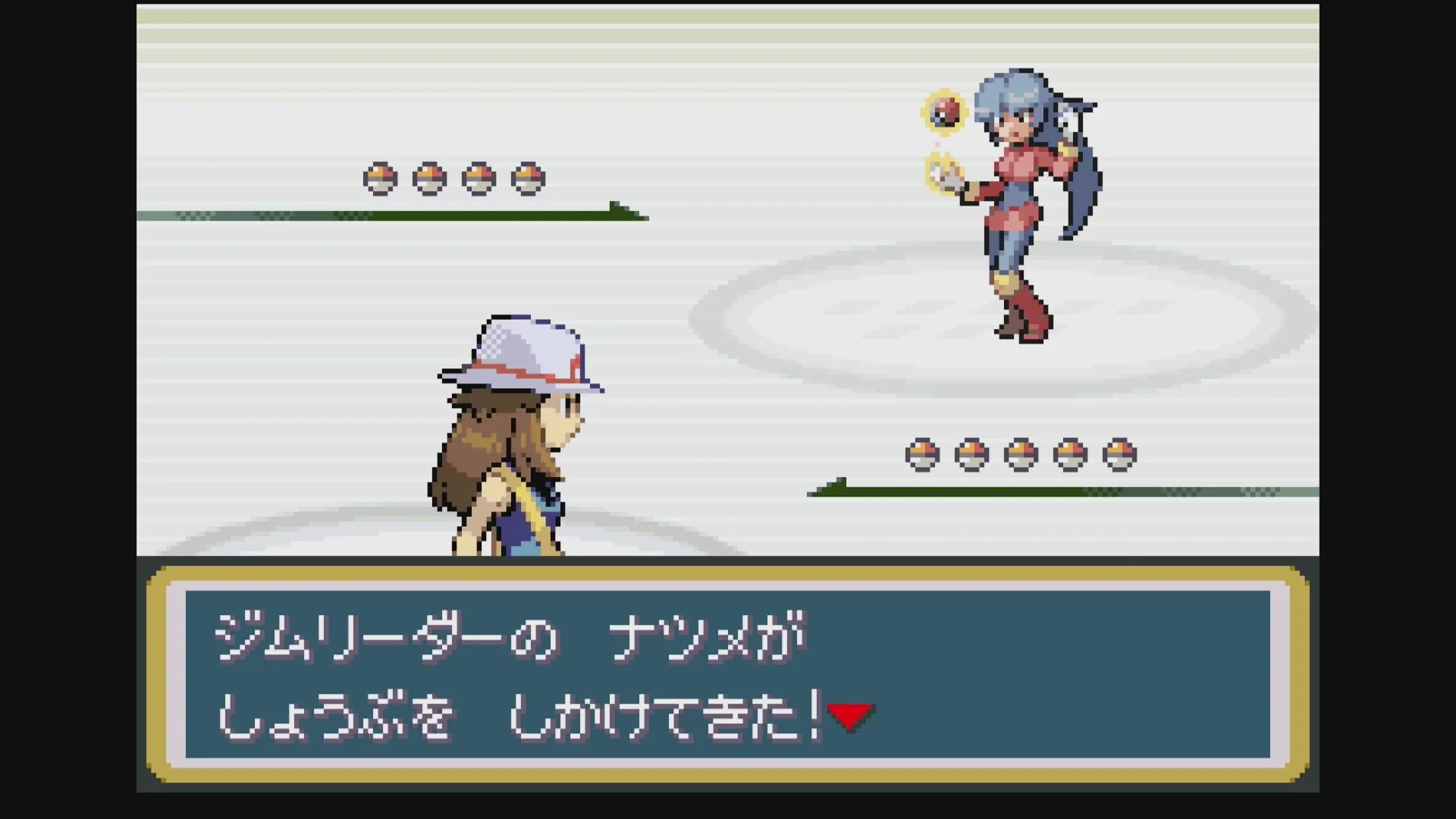Viewport: 1456px width, 819px height.
Task: Click the glowing Poké Ball in Sabrina's hand
Action: [x=946, y=112]
